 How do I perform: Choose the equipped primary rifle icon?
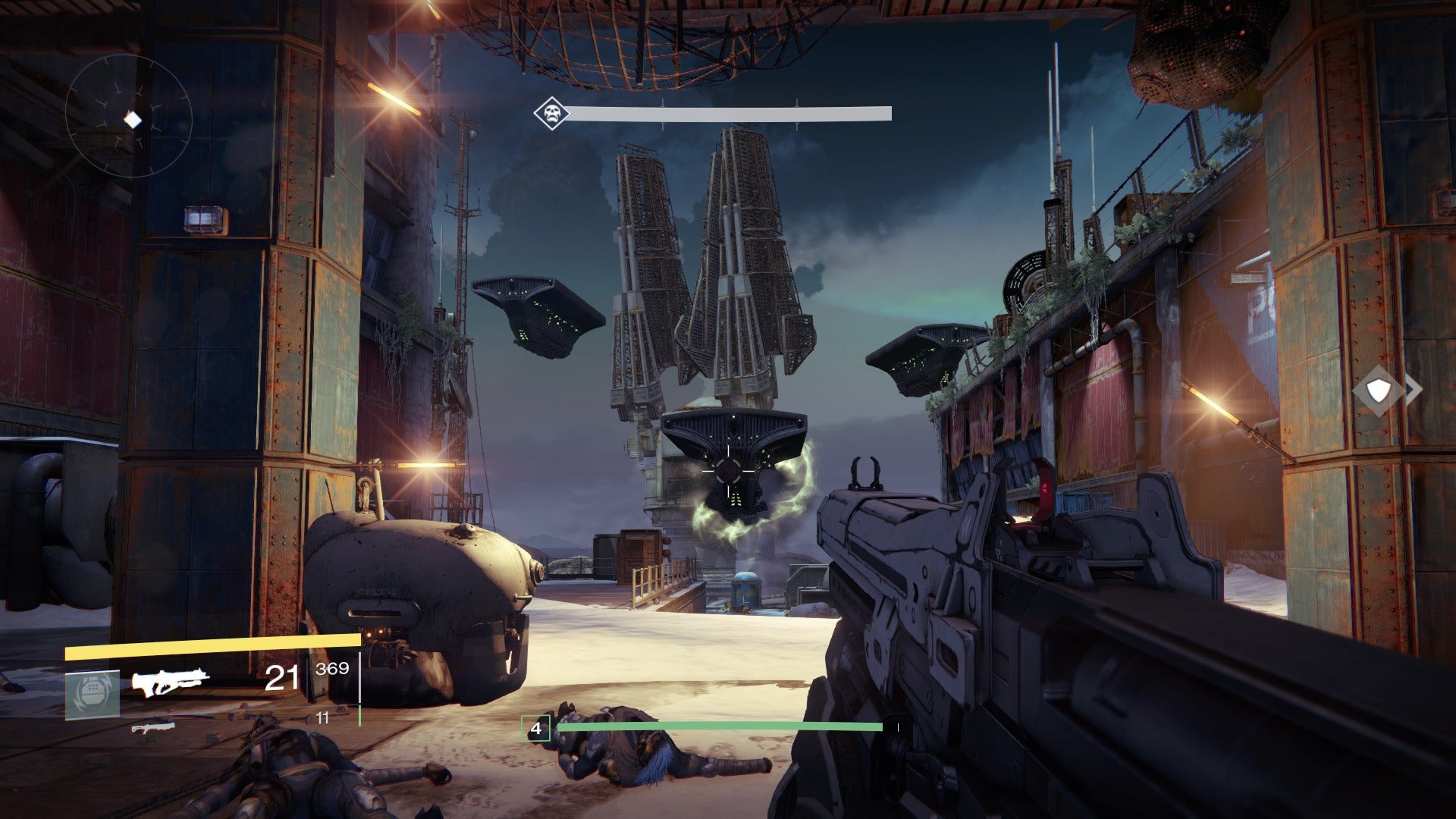click(x=171, y=681)
